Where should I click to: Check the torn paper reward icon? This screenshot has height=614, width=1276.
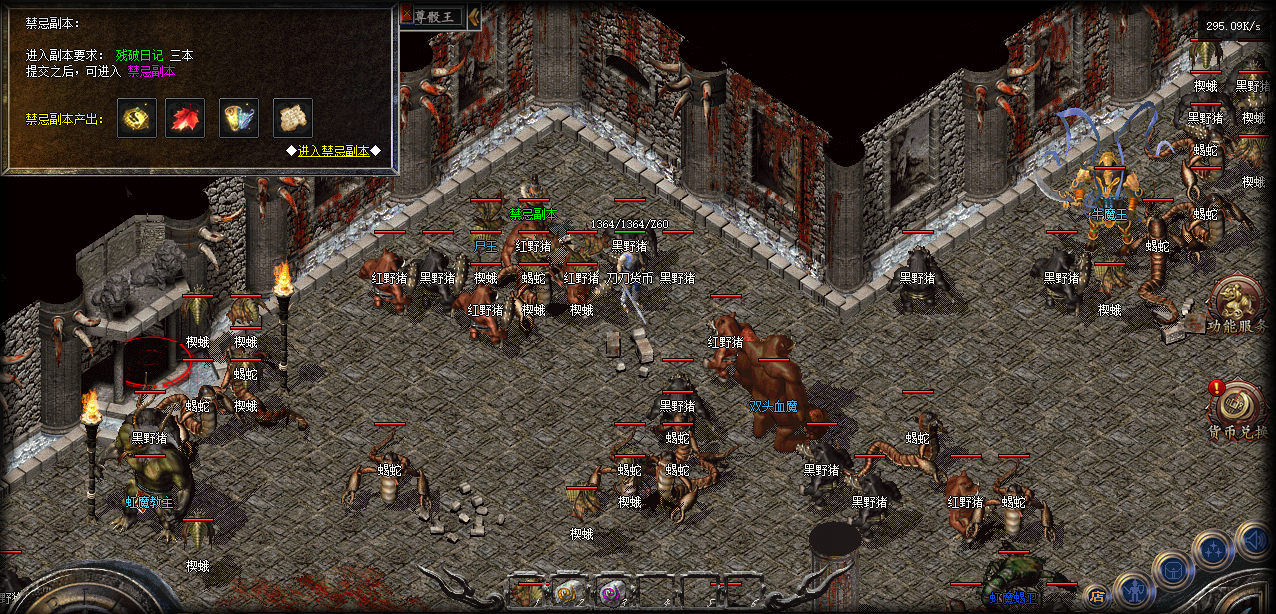292,118
